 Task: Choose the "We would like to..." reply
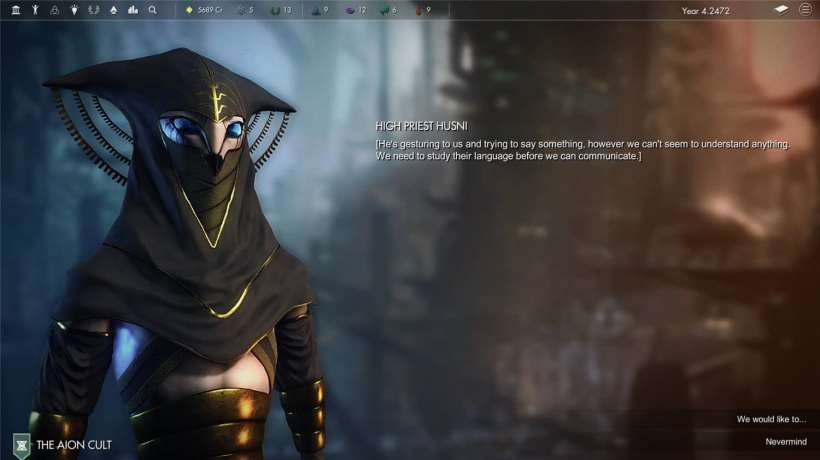tap(771, 419)
